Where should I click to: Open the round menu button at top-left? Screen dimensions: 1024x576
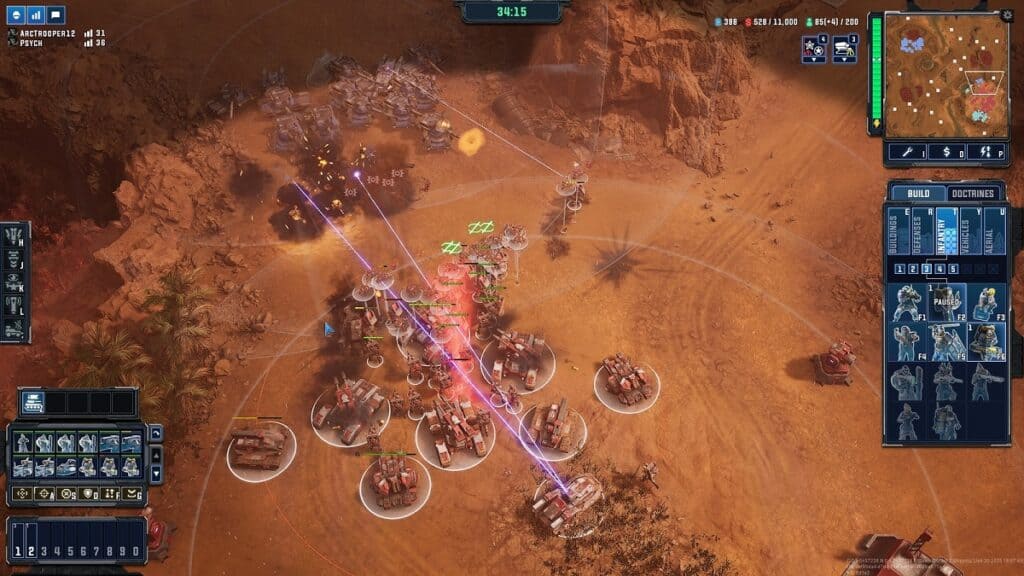(14, 15)
